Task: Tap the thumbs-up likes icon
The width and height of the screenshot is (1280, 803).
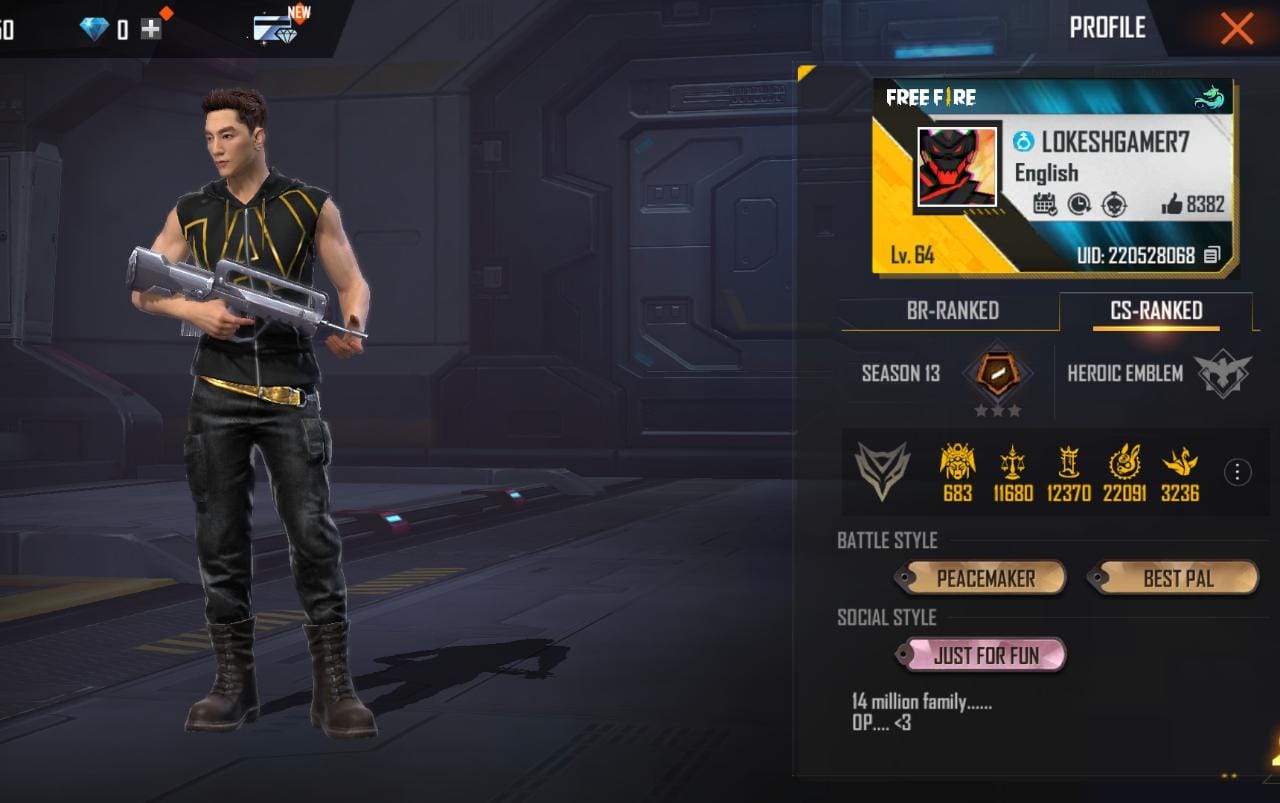Action: [1172, 205]
